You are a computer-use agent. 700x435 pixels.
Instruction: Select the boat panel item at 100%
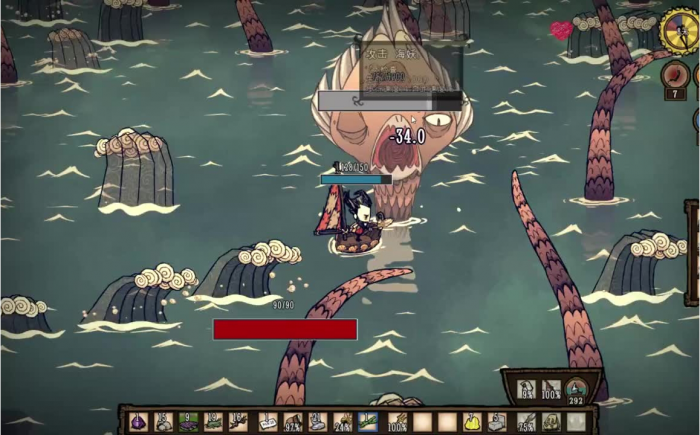(549, 390)
